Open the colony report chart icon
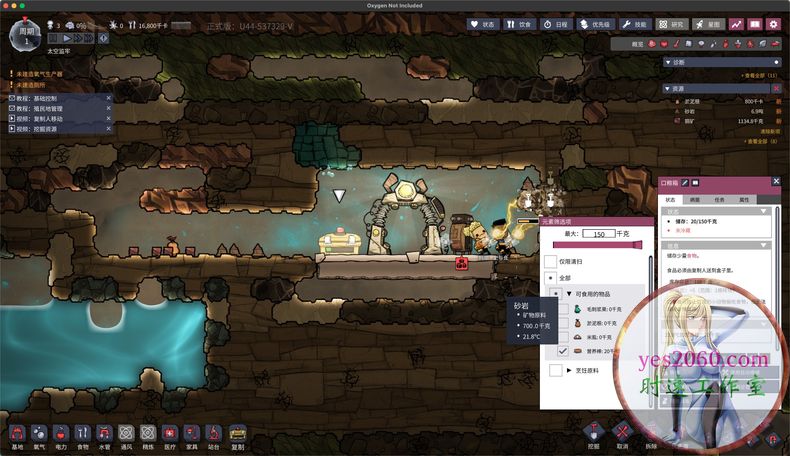 (x=737, y=24)
